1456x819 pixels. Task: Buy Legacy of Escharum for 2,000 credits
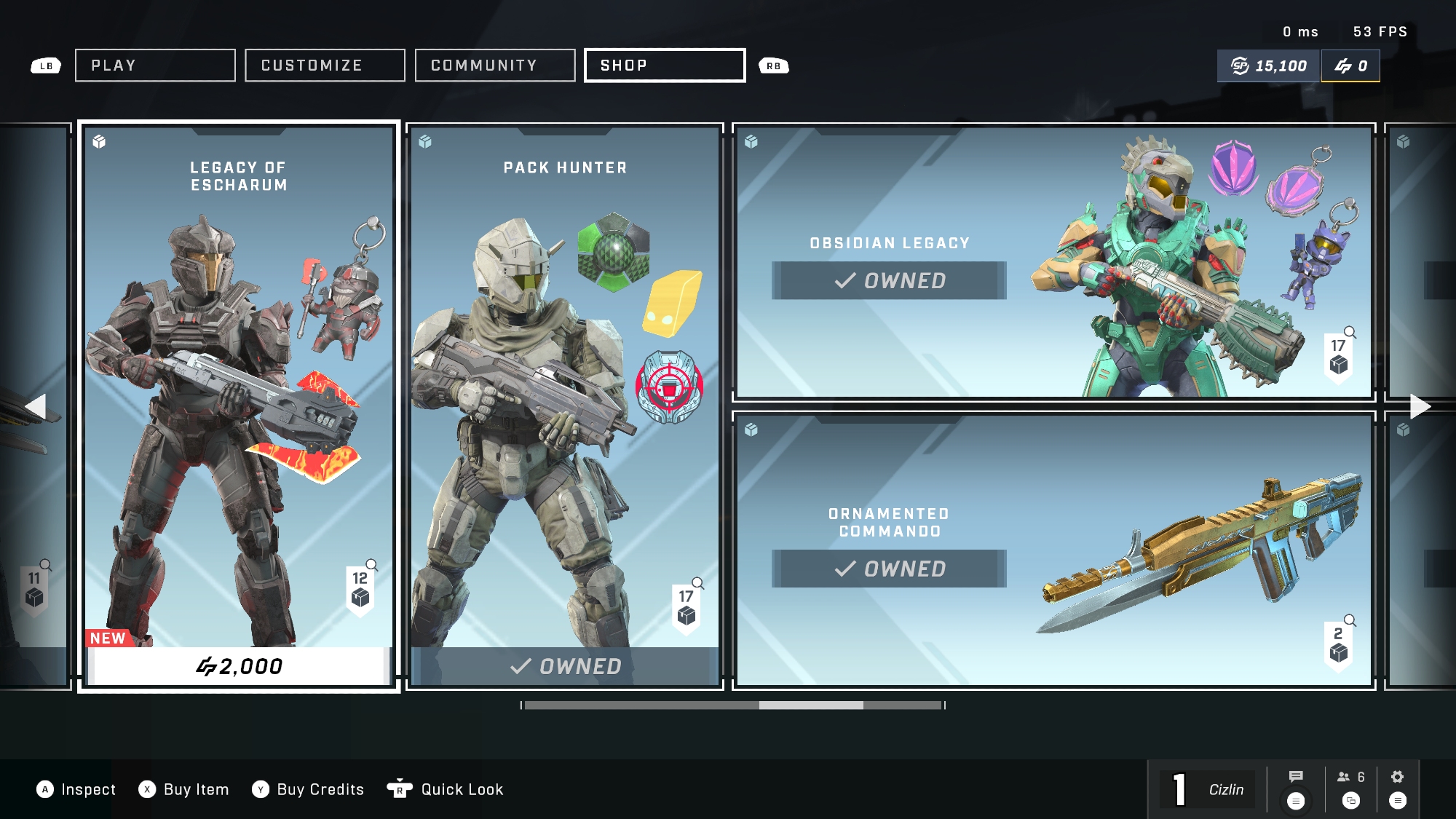(239, 666)
